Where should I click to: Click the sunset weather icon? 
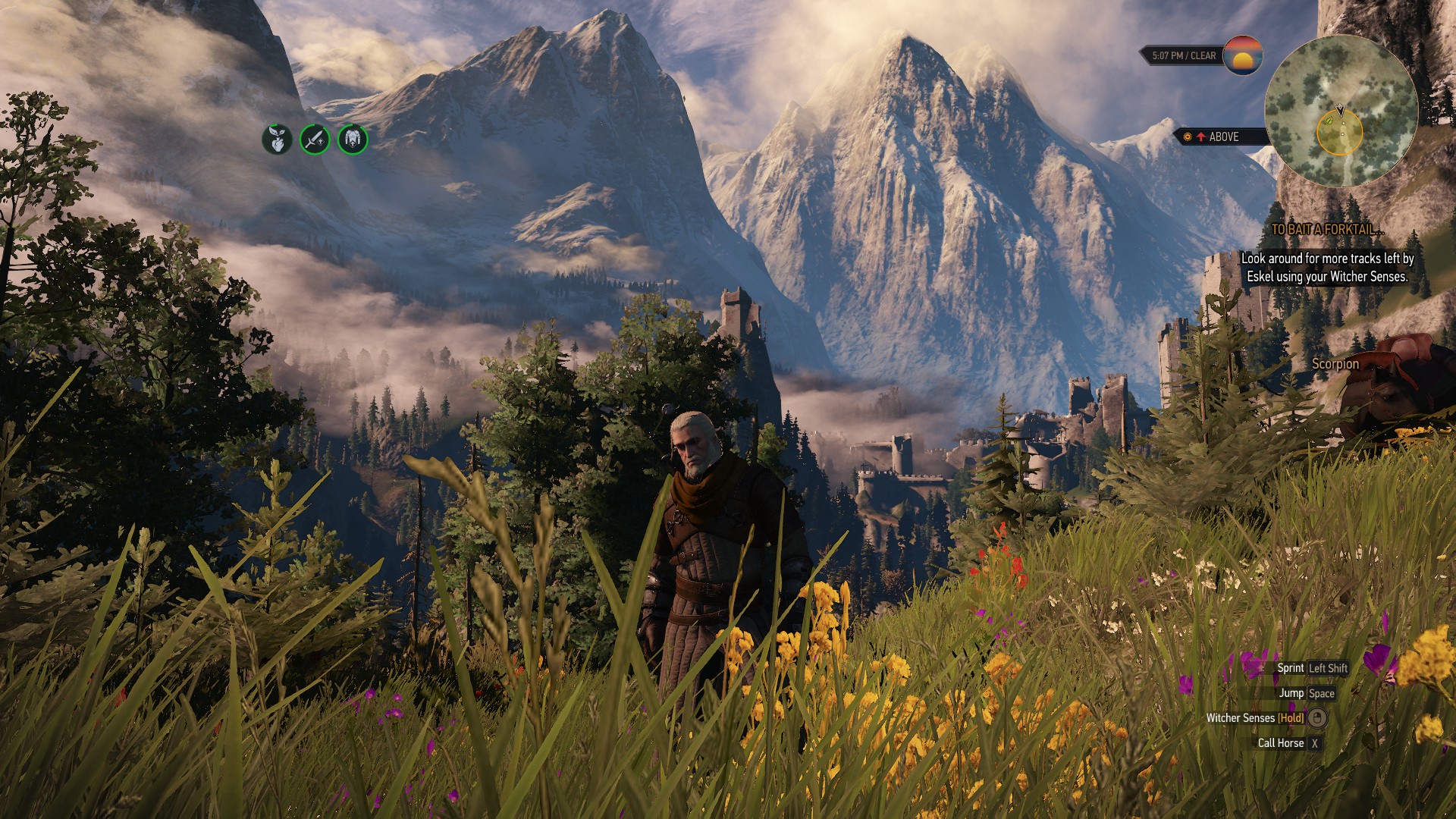[1242, 55]
